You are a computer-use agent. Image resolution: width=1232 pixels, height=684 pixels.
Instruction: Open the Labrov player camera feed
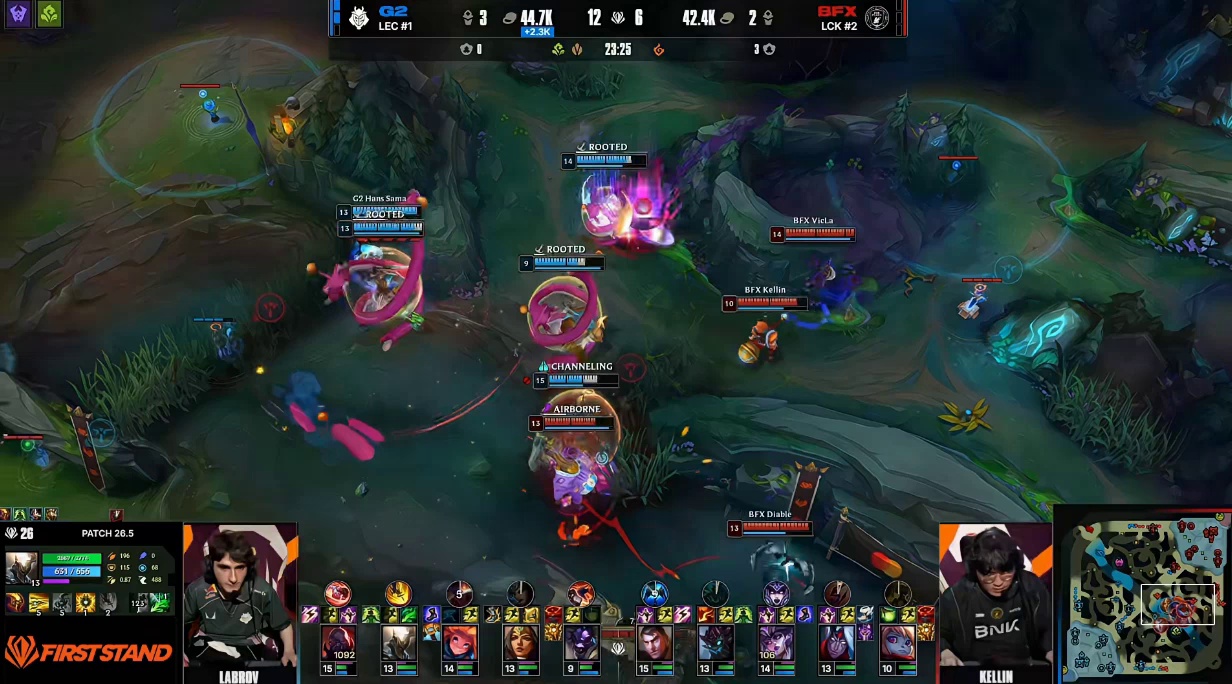pyautogui.click(x=240, y=596)
